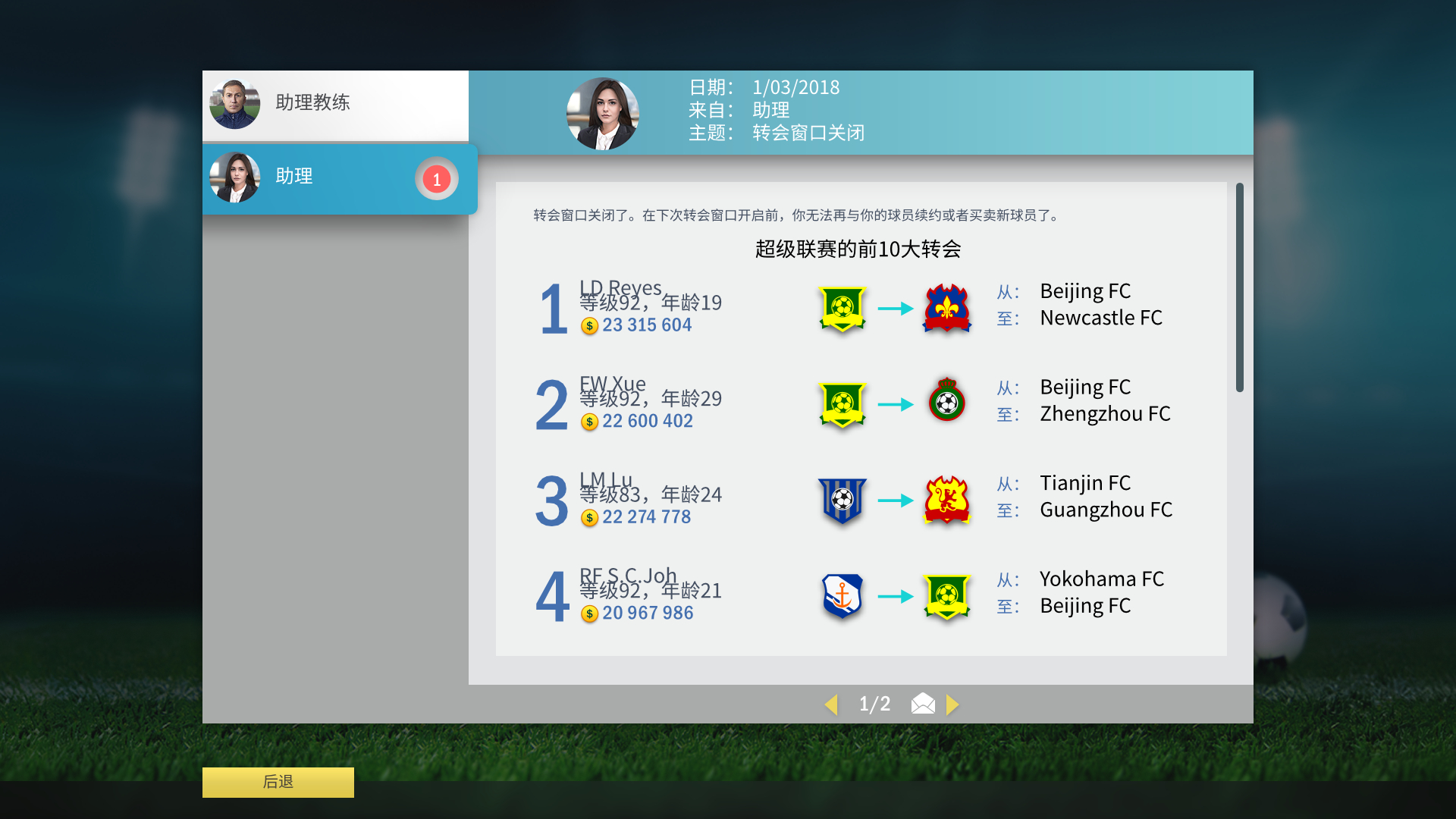This screenshot has width=1456, height=819.
Task: Click the Guangzhou FC red lion crest
Action: pos(946,500)
